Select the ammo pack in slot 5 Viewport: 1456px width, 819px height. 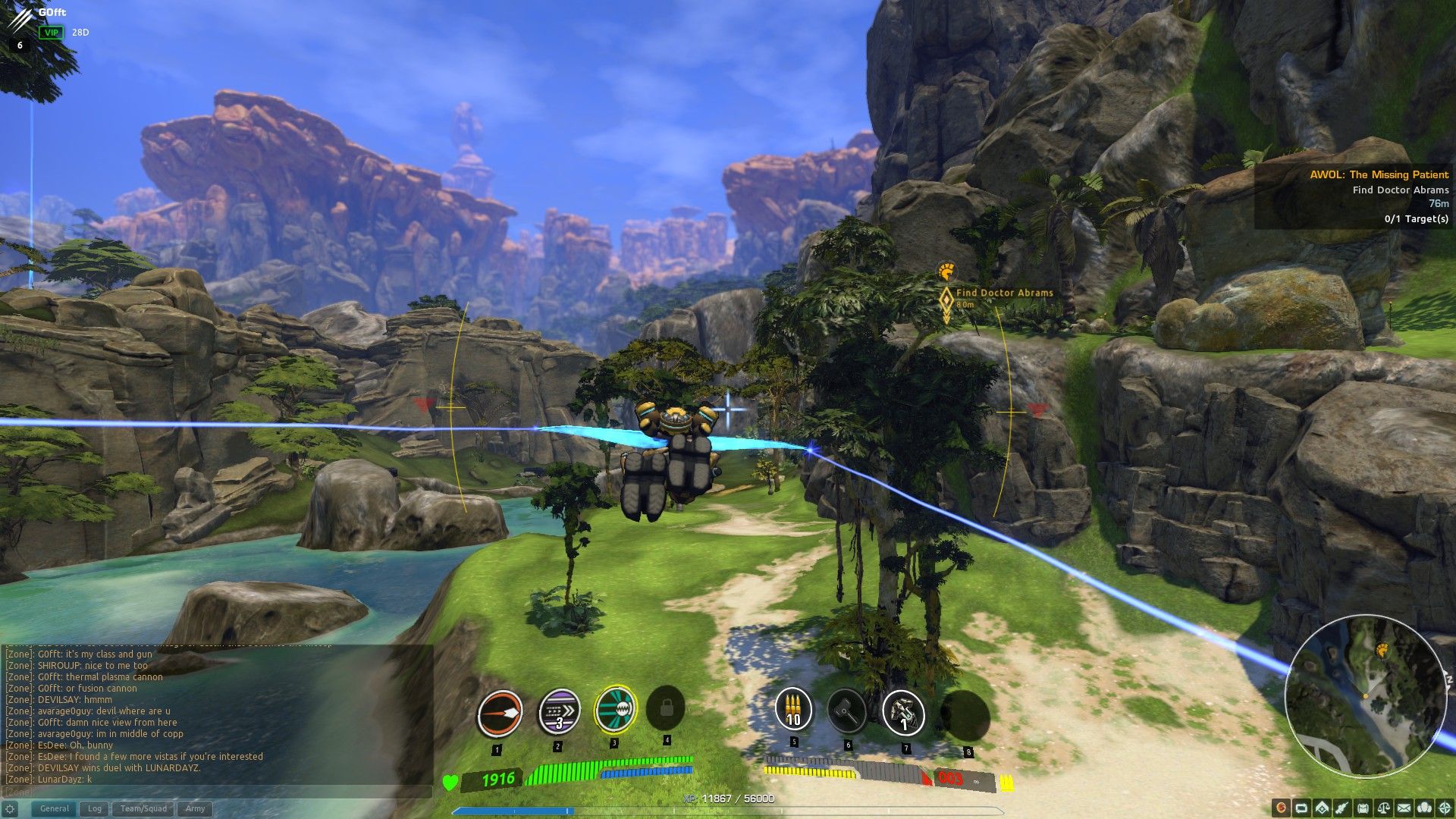793,711
